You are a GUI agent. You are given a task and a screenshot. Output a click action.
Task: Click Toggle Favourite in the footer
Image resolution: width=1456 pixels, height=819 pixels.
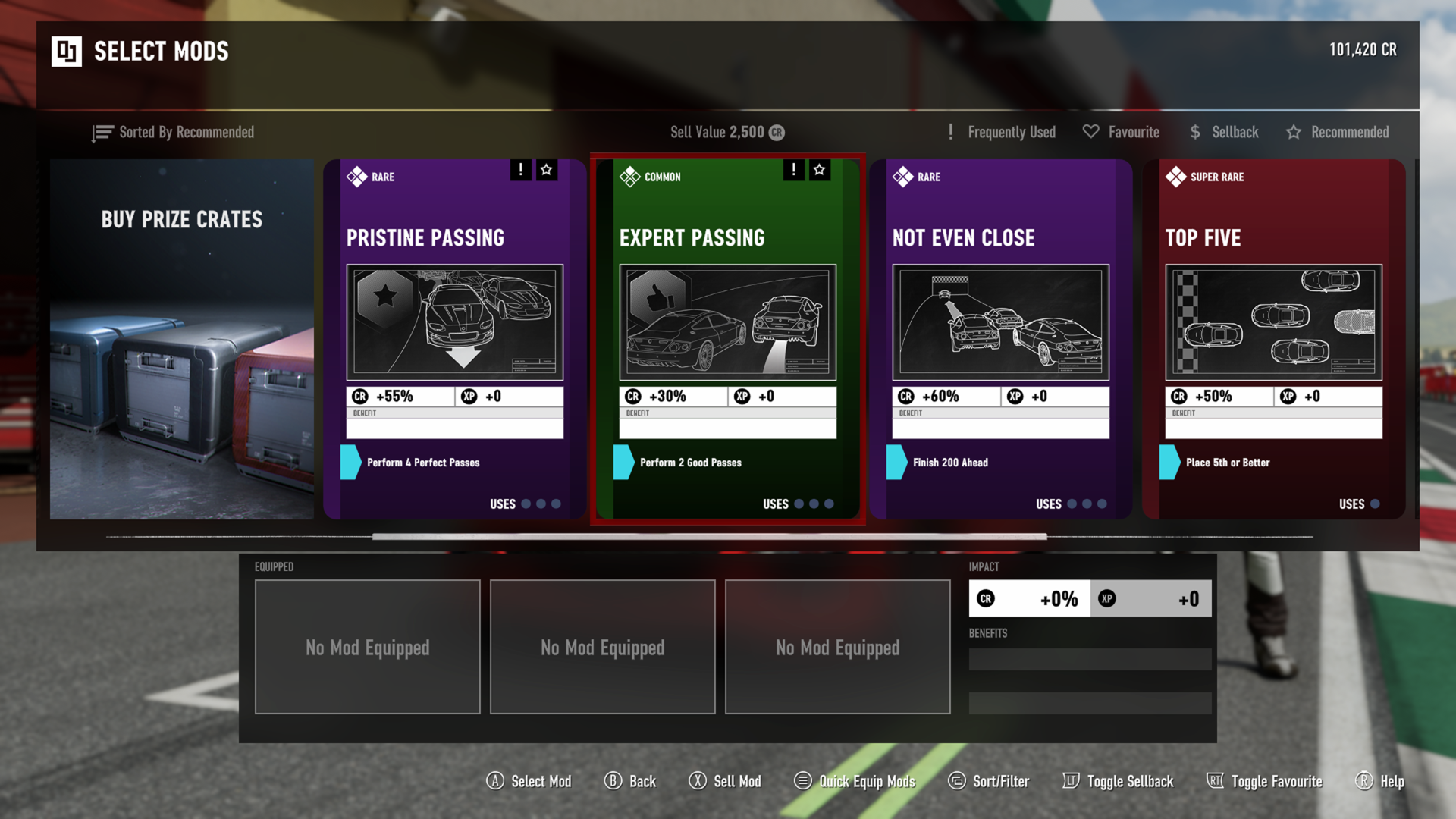pyautogui.click(x=1264, y=781)
